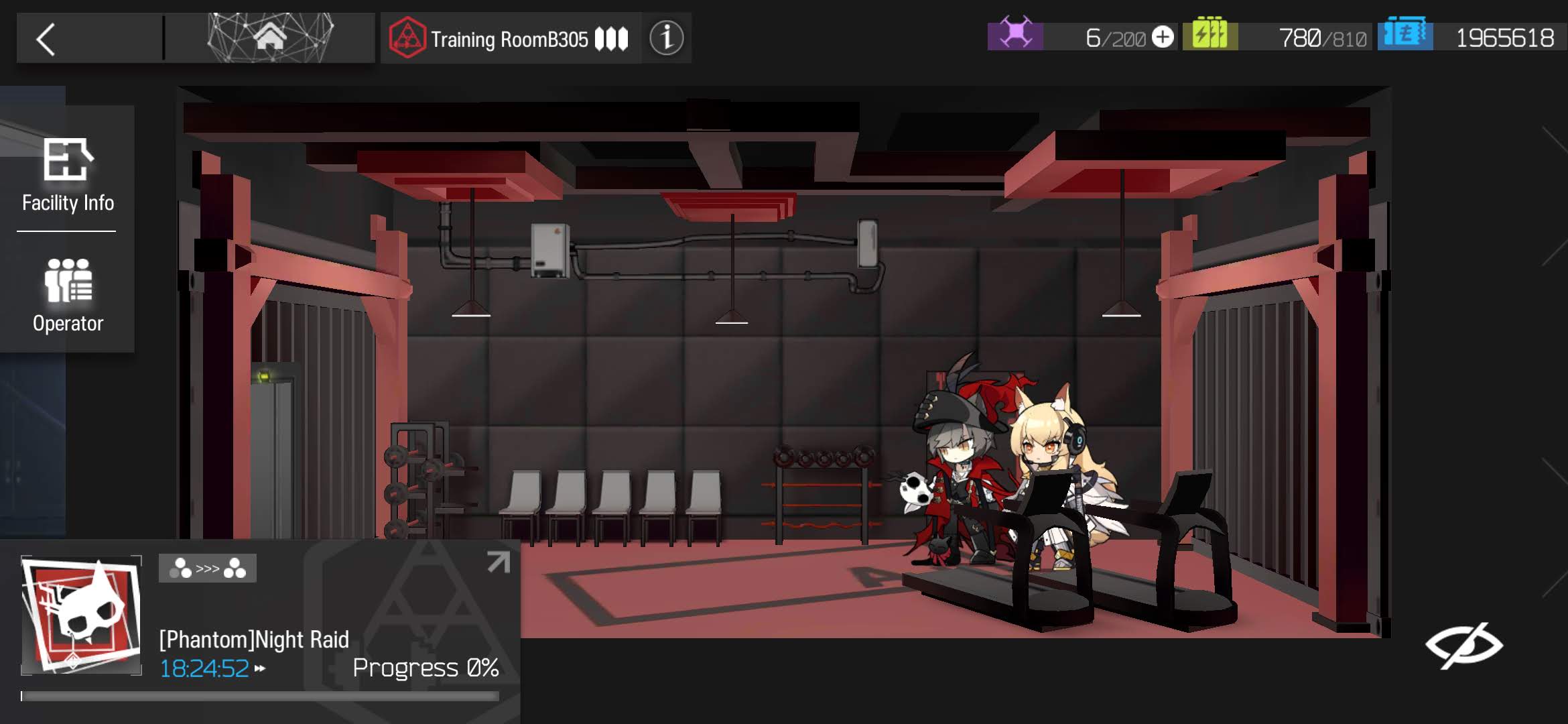Go back with the left arrow button

pyautogui.click(x=46, y=39)
